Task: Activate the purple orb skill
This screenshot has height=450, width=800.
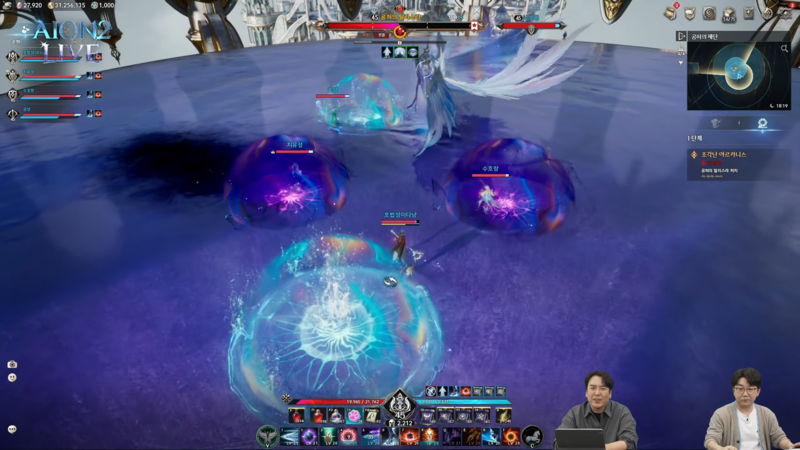Action: tap(309, 436)
